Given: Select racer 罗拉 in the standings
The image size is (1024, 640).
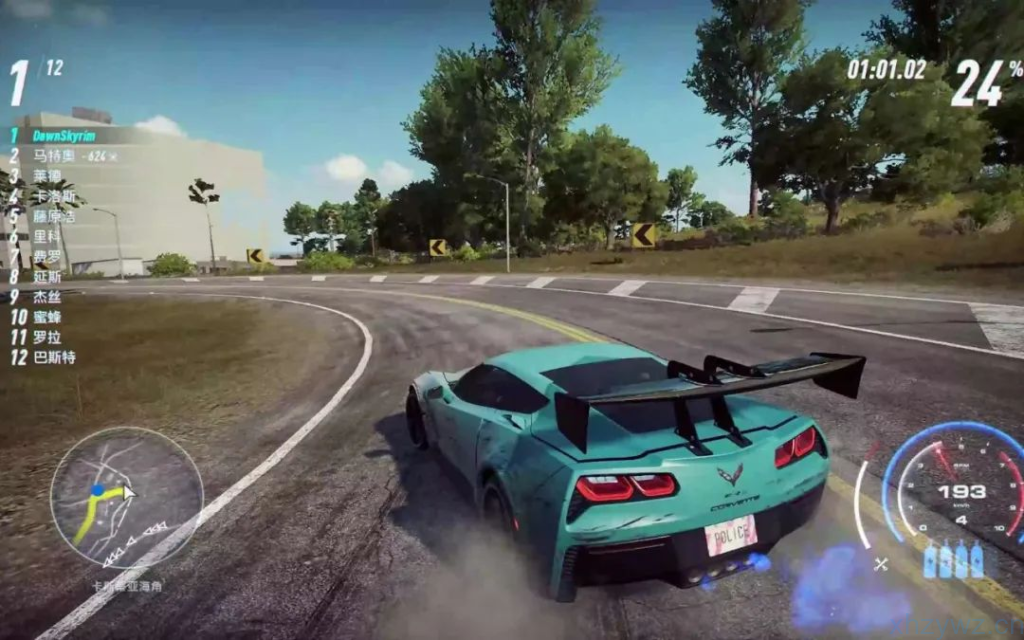Looking at the screenshot, I should click(x=47, y=337).
